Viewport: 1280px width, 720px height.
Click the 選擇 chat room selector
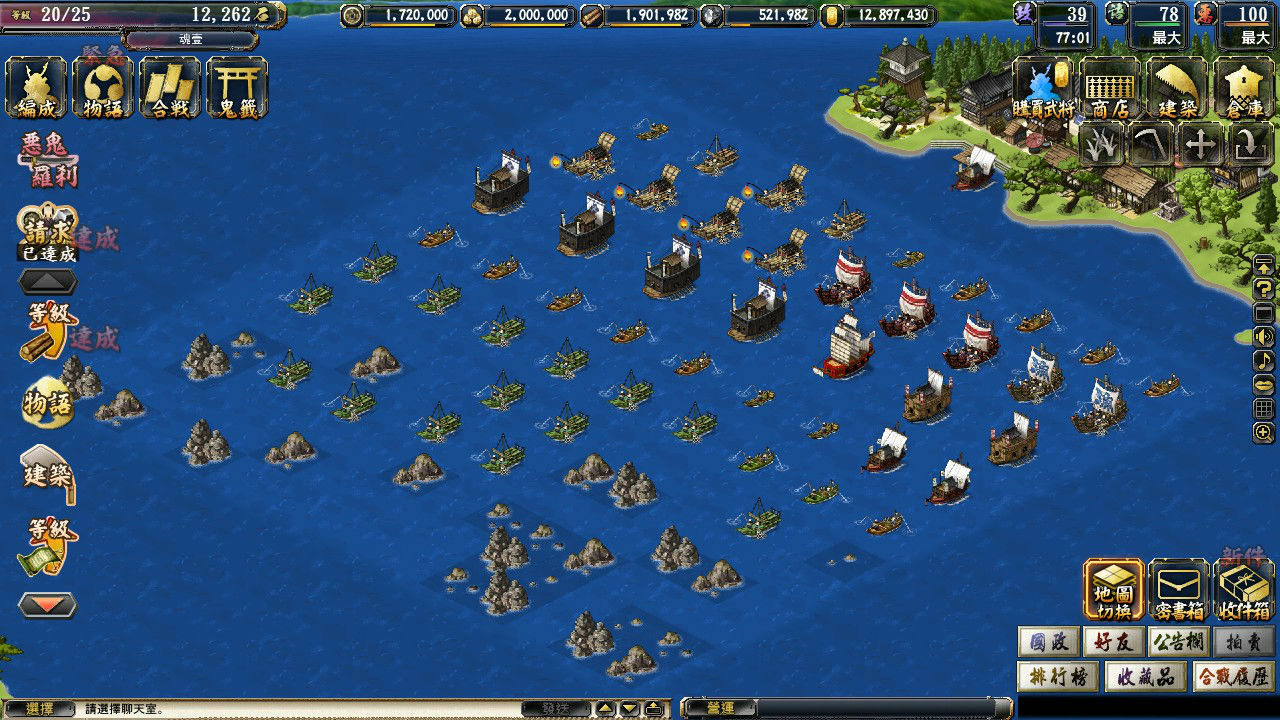tap(39, 709)
